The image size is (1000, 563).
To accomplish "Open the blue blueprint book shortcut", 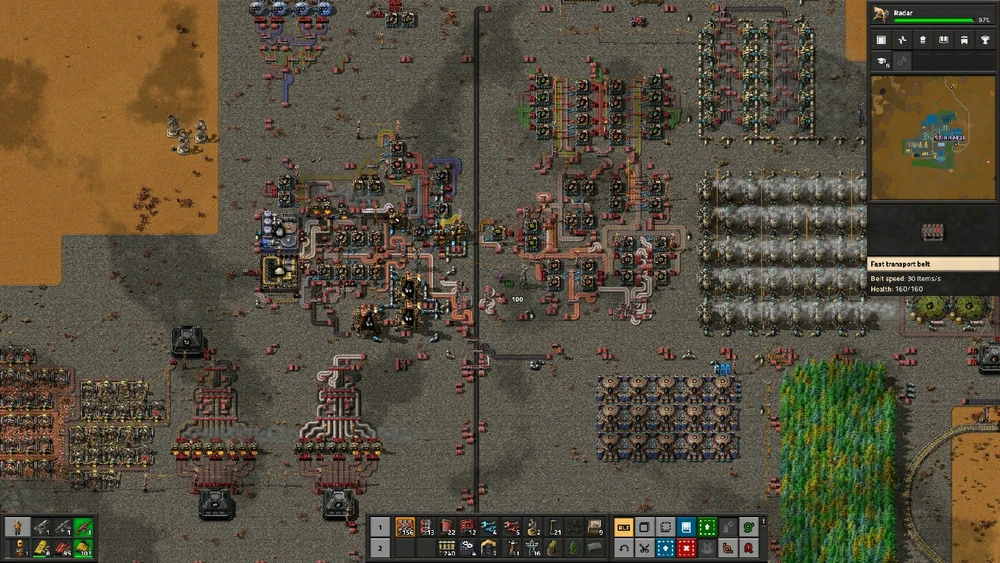I will tap(687, 527).
